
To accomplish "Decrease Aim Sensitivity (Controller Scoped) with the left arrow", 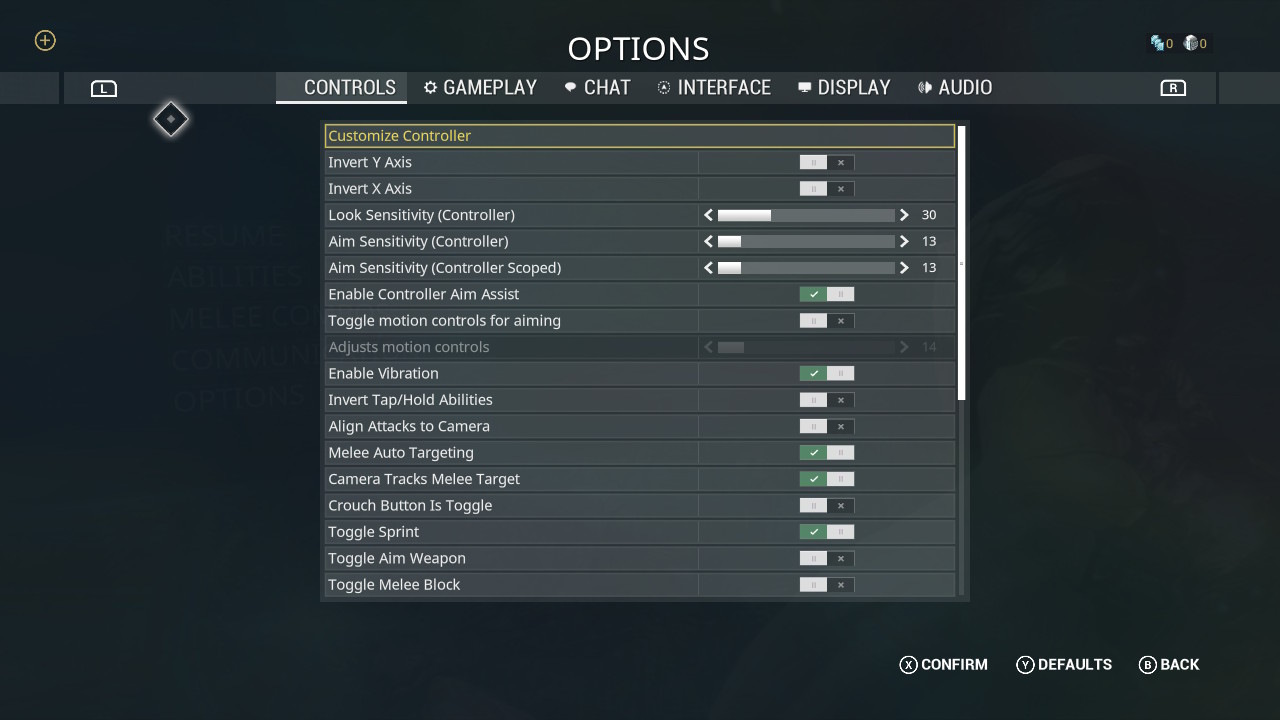I will (x=709, y=268).
